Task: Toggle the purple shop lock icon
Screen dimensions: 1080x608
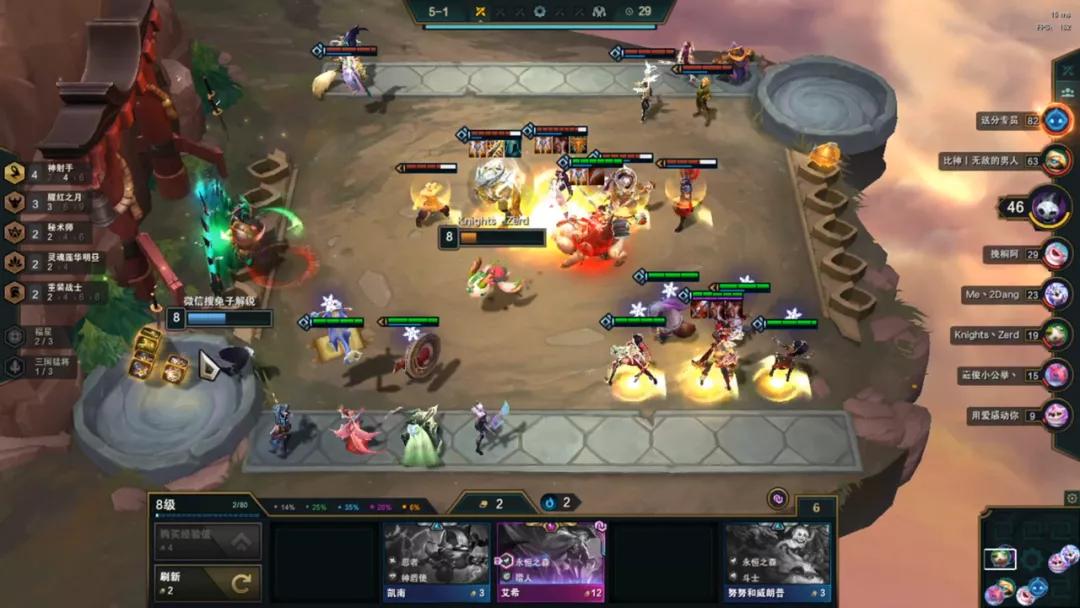Action: (777, 498)
